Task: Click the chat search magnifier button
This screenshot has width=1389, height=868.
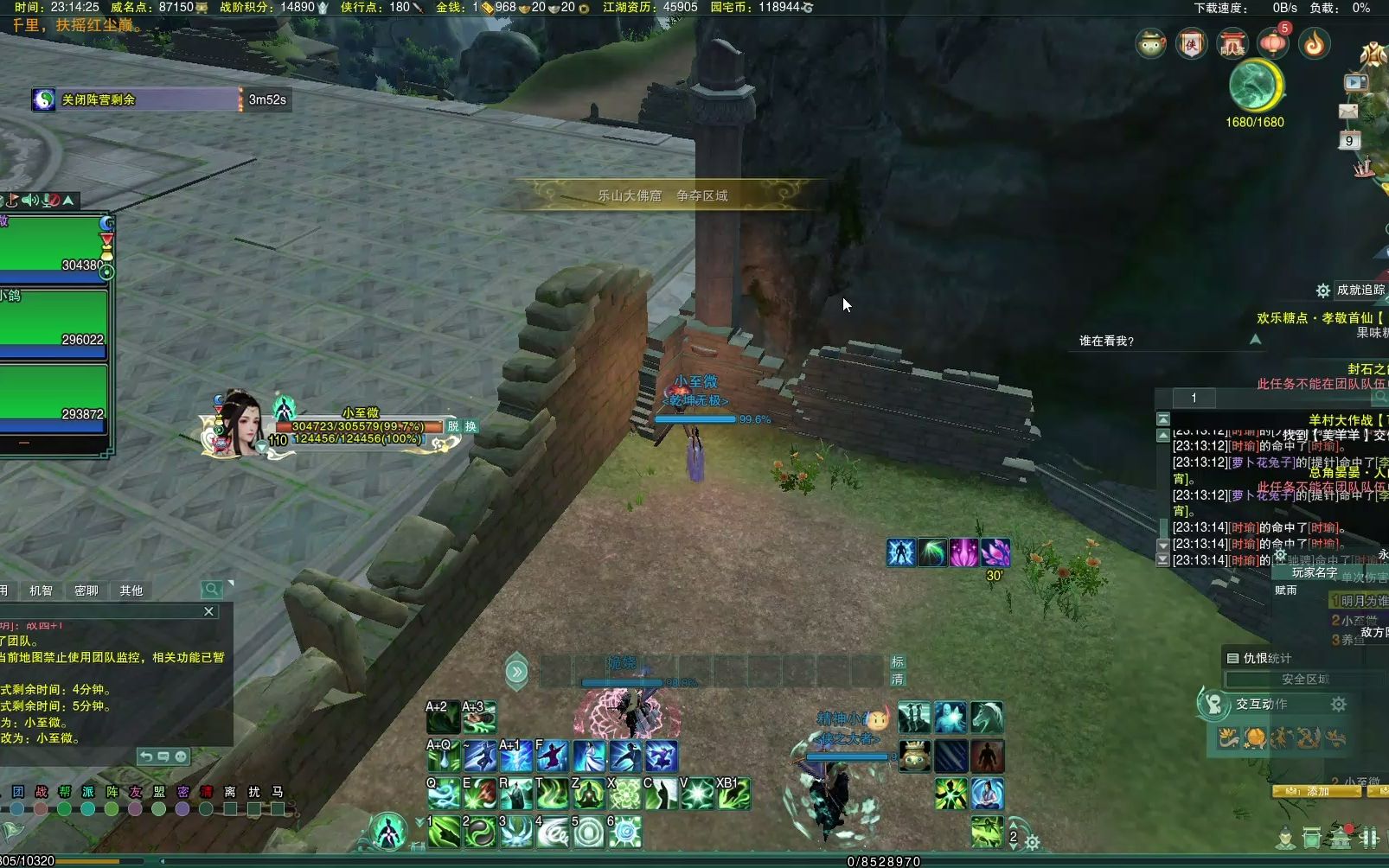Action: click(x=211, y=590)
